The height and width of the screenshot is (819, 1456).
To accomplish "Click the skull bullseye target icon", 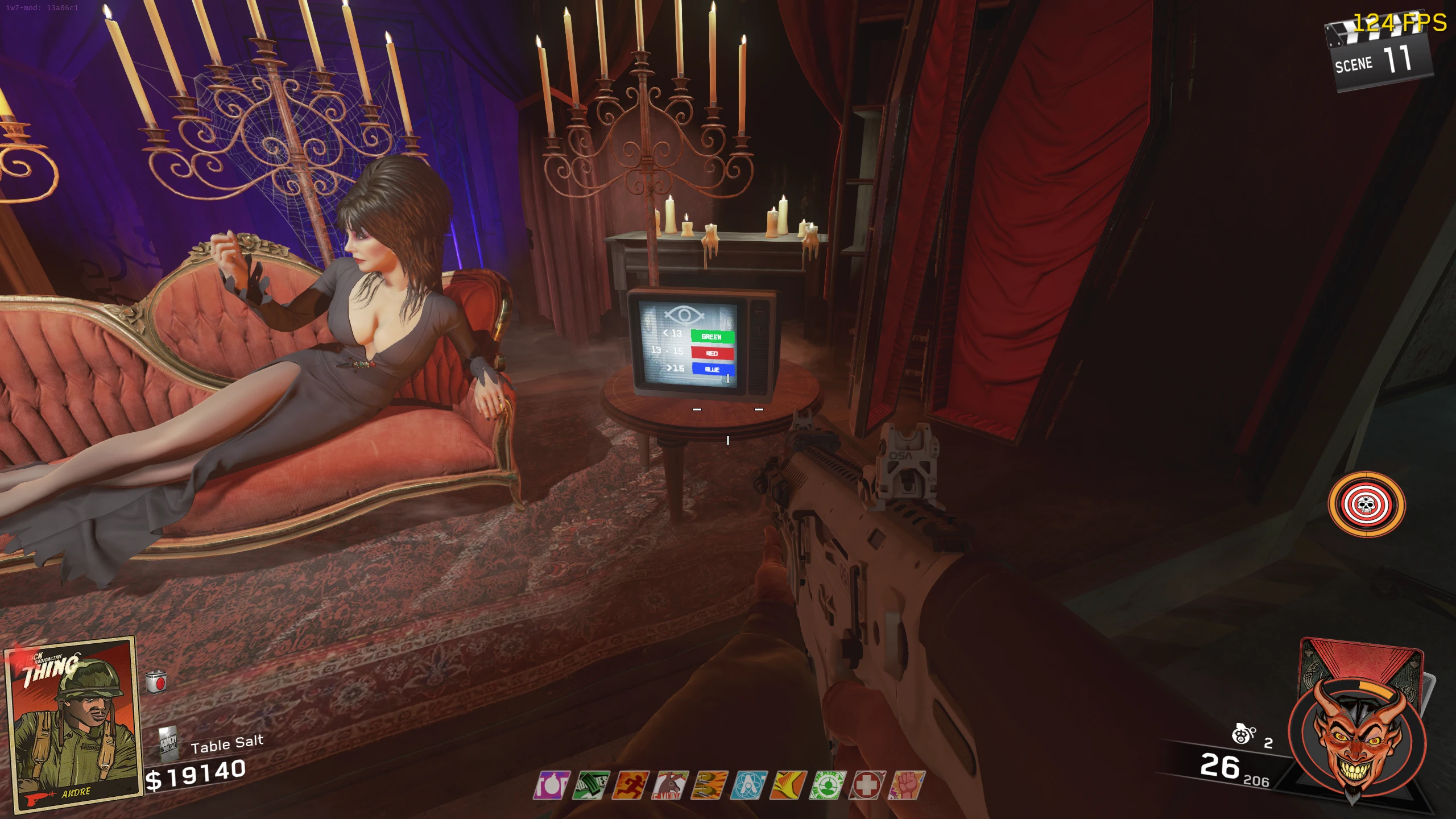I will click(1366, 504).
